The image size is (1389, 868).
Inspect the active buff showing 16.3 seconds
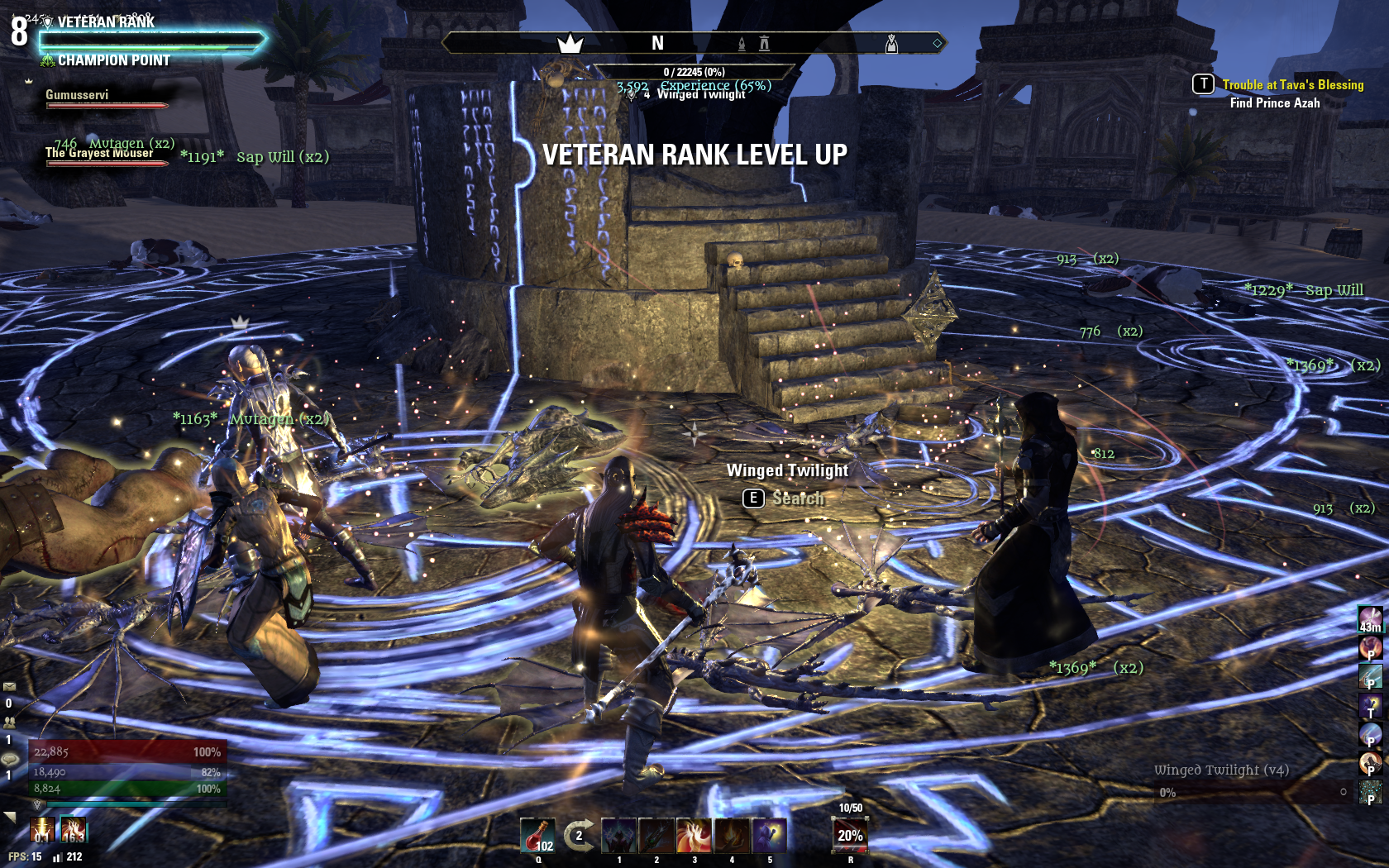point(73,829)
